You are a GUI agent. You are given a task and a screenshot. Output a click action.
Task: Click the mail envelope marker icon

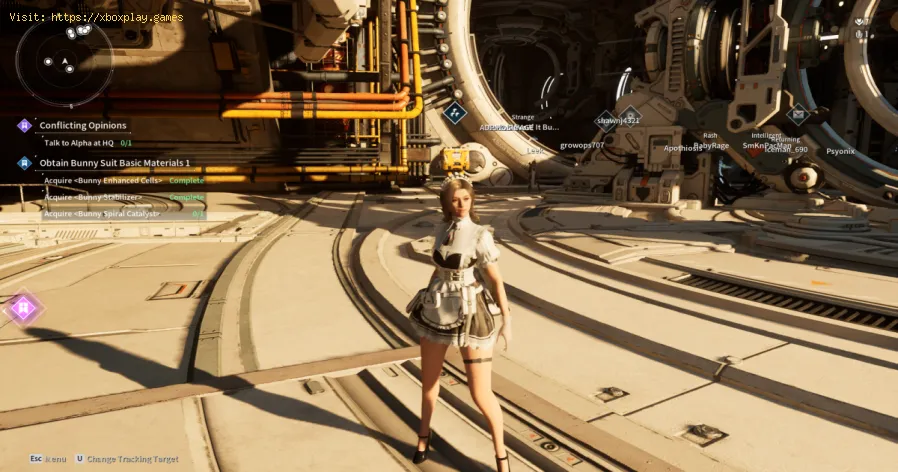pos(798,114)
